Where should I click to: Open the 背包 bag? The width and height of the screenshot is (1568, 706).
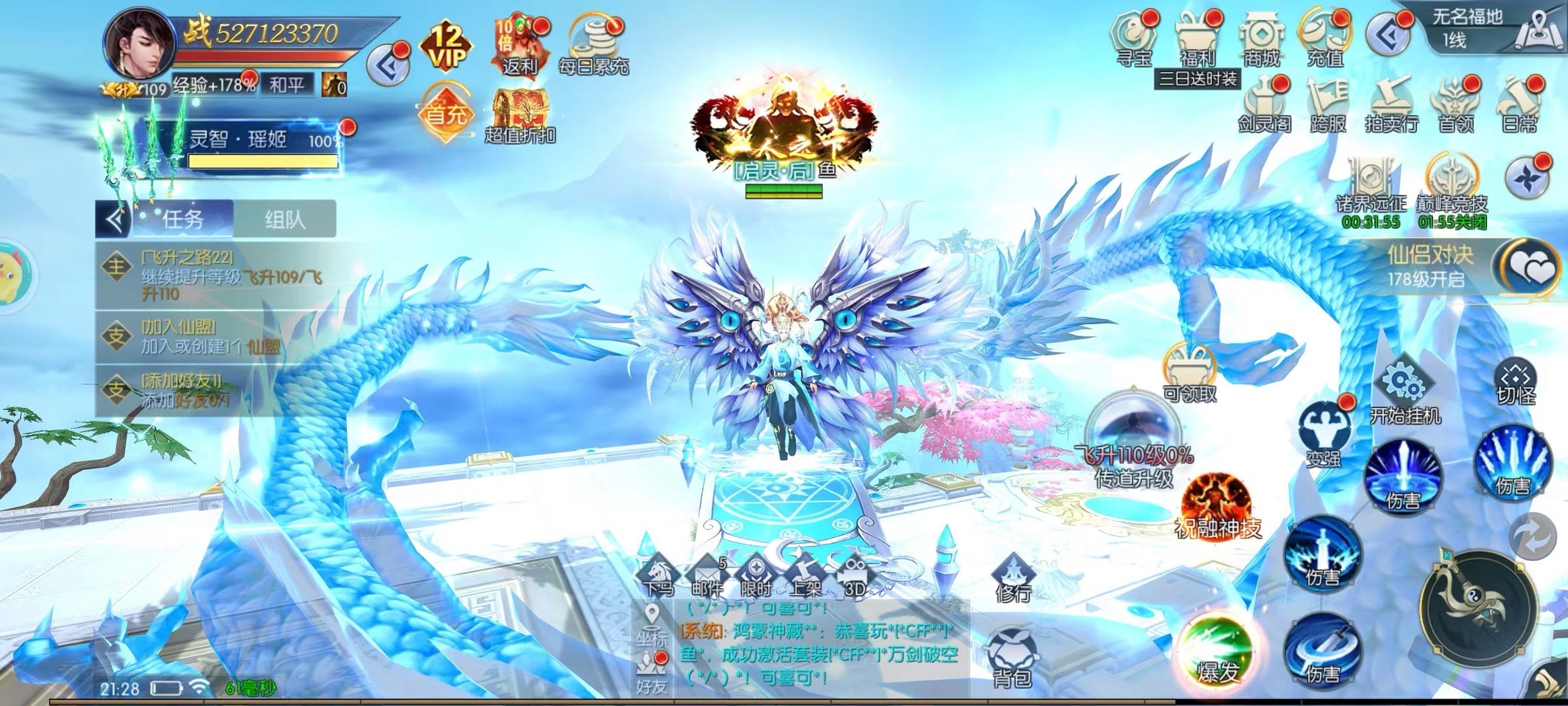click(x=1012, y=657)
